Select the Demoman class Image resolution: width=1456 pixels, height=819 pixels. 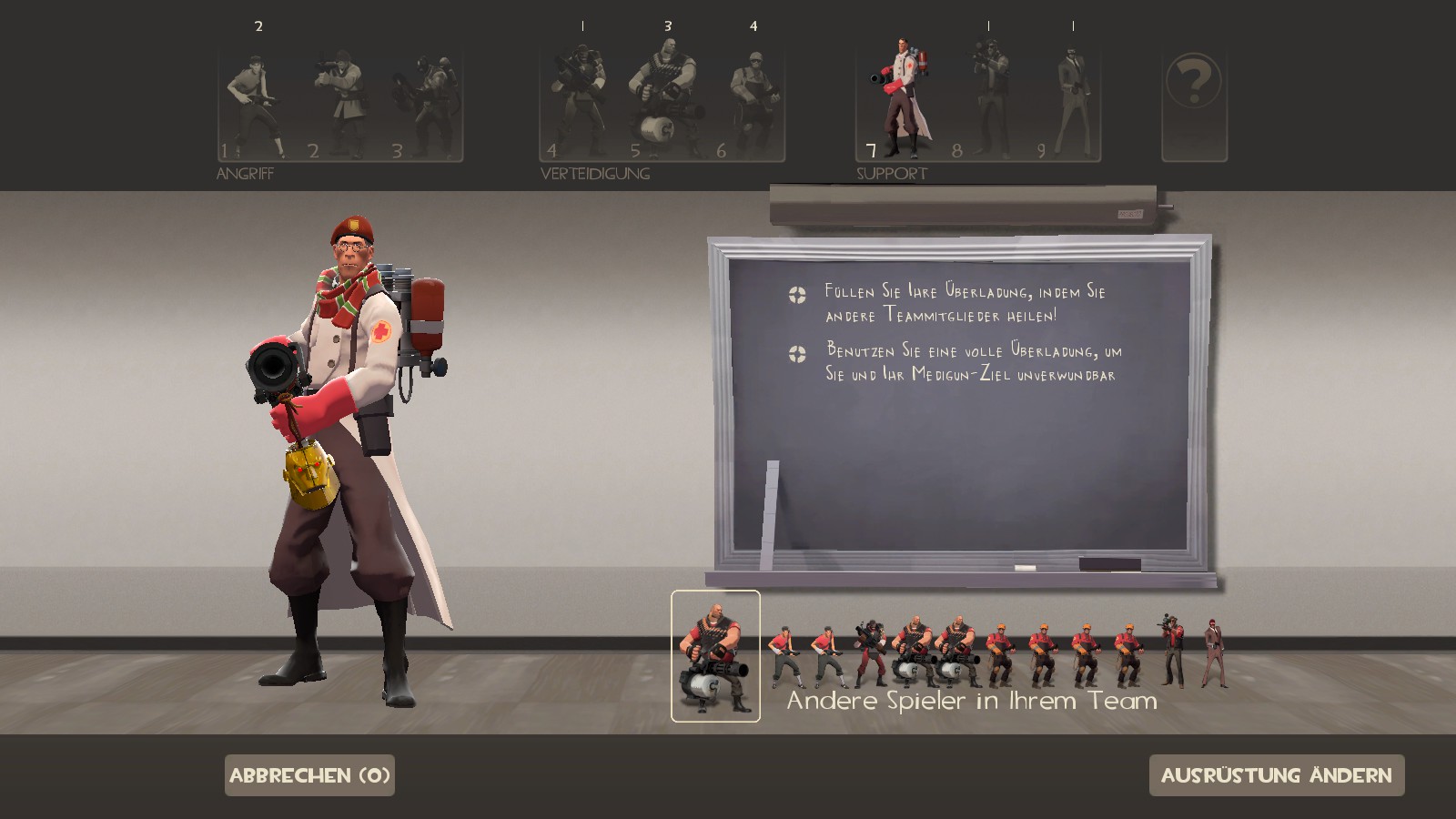point(579,105)
